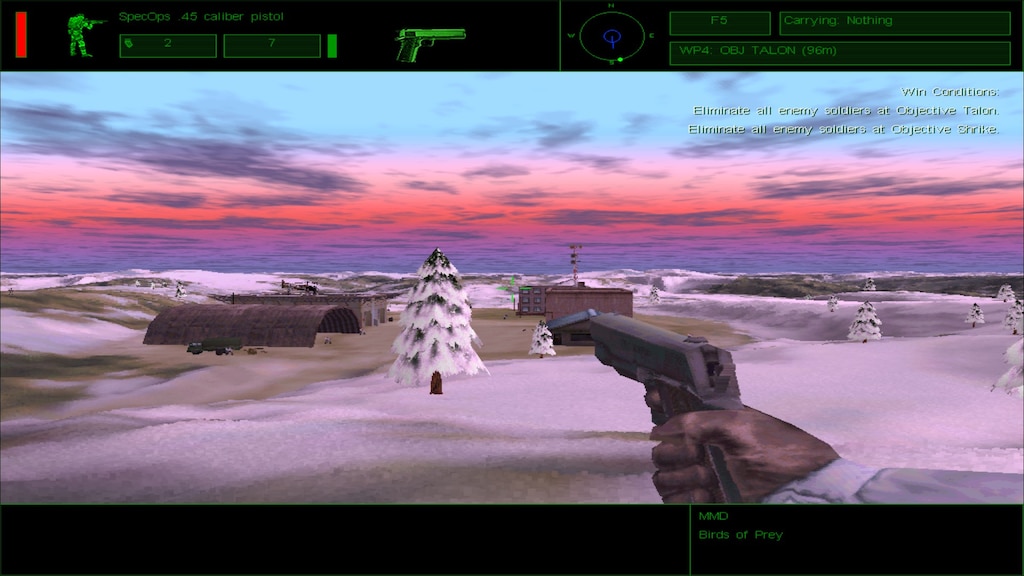Open the circular compass radar

tap(612, 37)
